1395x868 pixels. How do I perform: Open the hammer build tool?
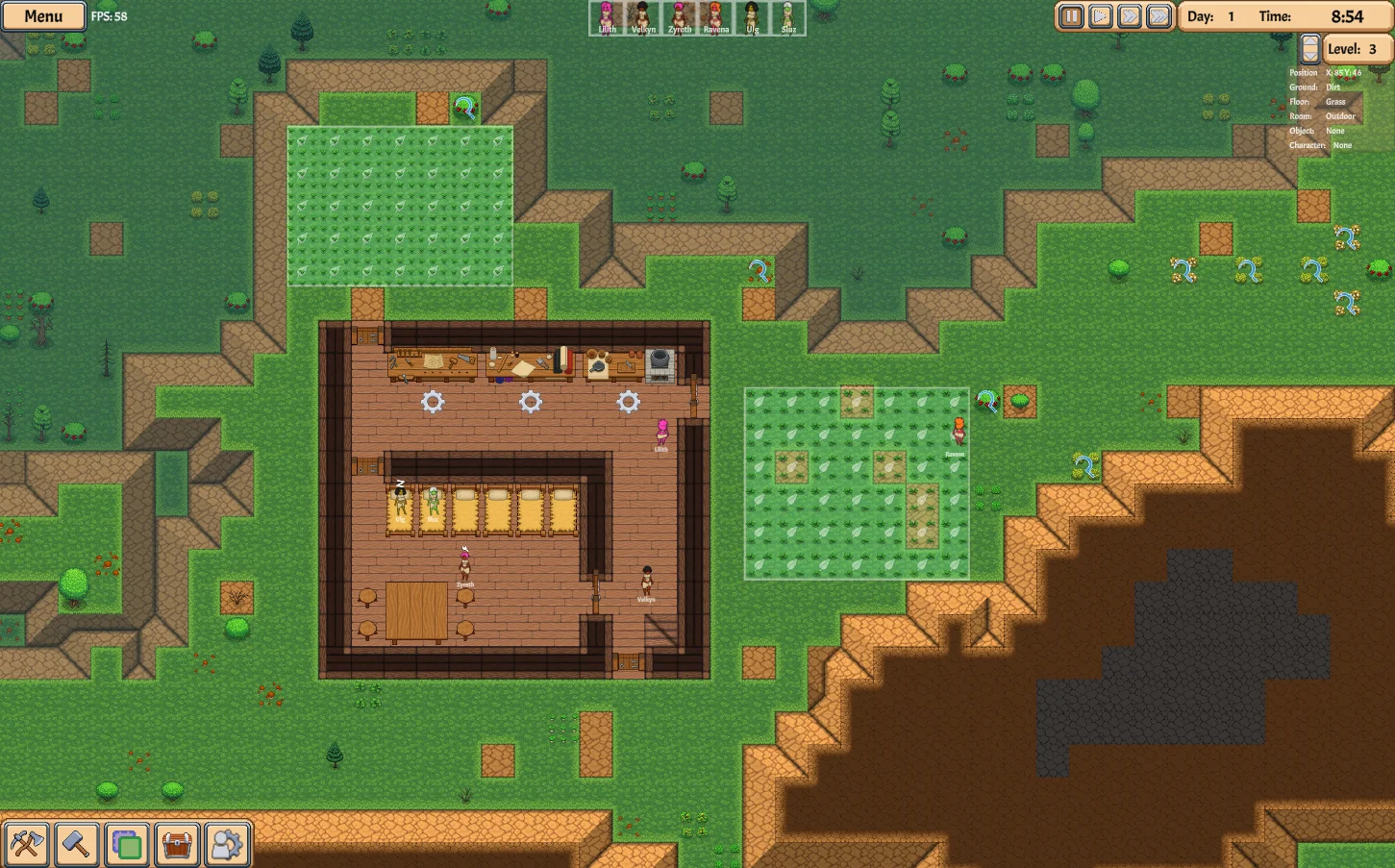(76, 845)
